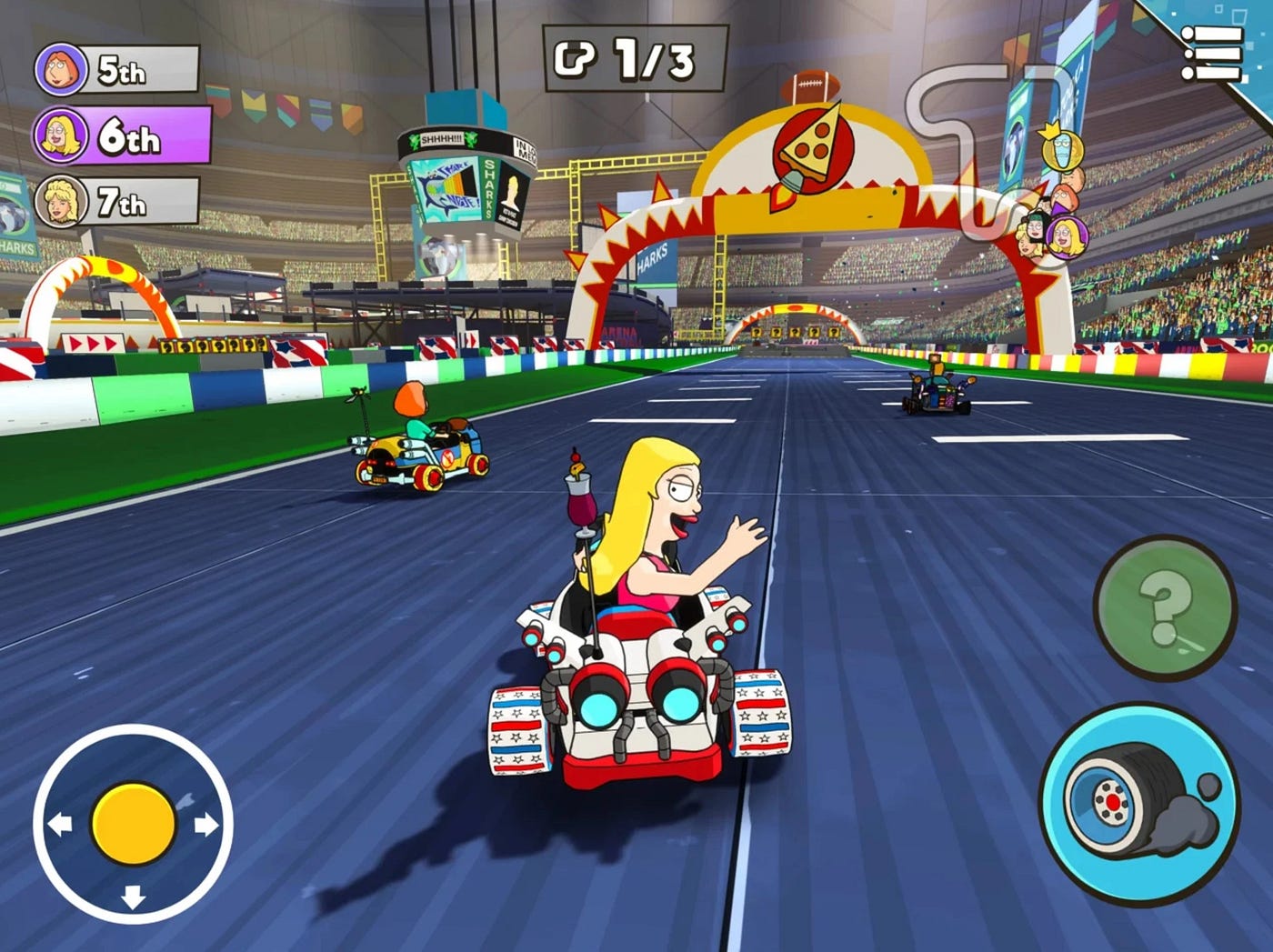The height and width of the screenshot is (952, 1273).
Task: Use the question mark item button
Action: [x=1165, y=607]
